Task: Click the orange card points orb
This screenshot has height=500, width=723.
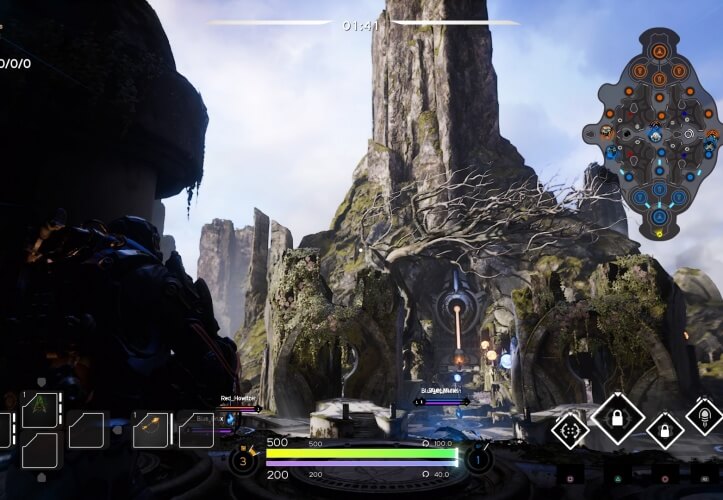Action: tap(243, 459)
